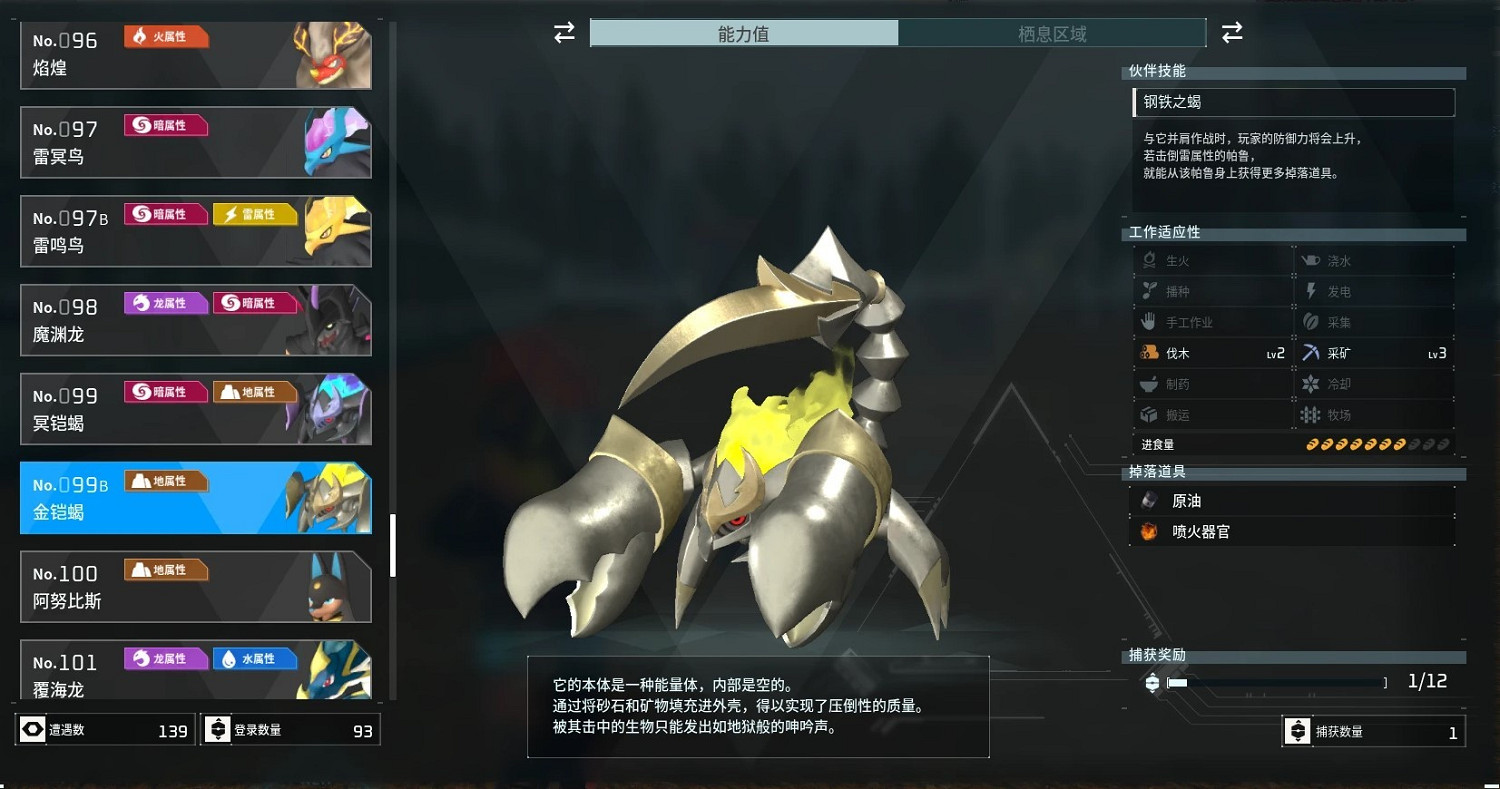Click the right swap arrows icon
Image resolution: width=1500 pixels, height=789 pixels.
(1232, 32)
